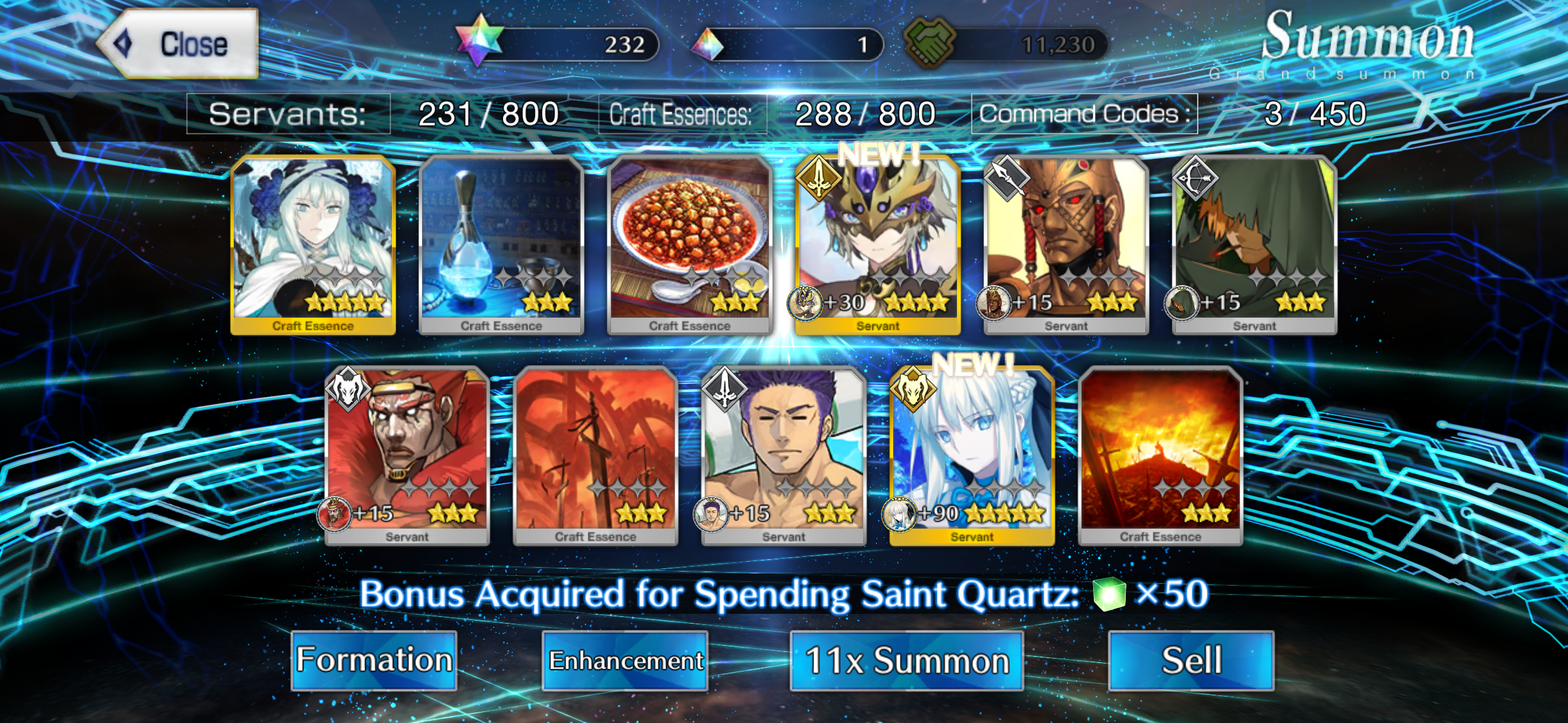The height and width of the screenshot is (723, 1568).
Task: View the purple-haired Saber servant card
Action: [784, 456]
